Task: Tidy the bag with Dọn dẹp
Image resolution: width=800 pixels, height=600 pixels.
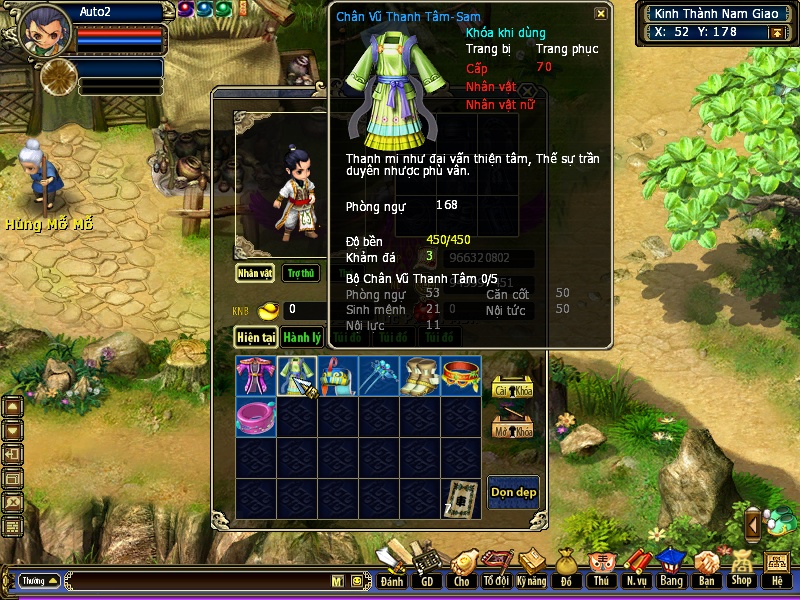Action: pyautogui.click(x=513, y=492)
